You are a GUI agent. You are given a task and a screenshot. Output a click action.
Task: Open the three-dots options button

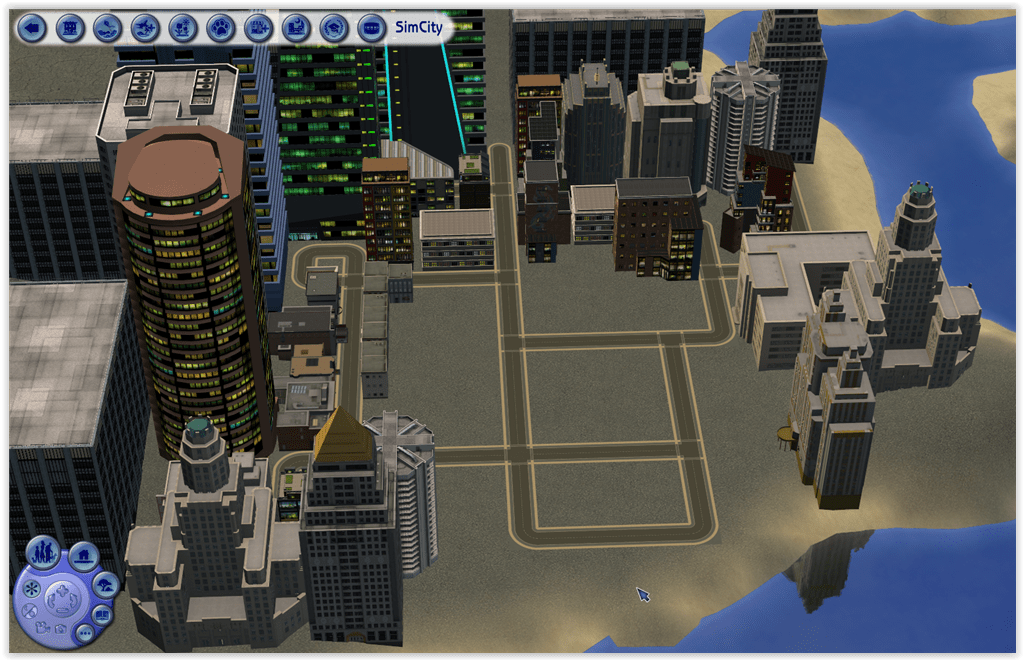[84, 633]
